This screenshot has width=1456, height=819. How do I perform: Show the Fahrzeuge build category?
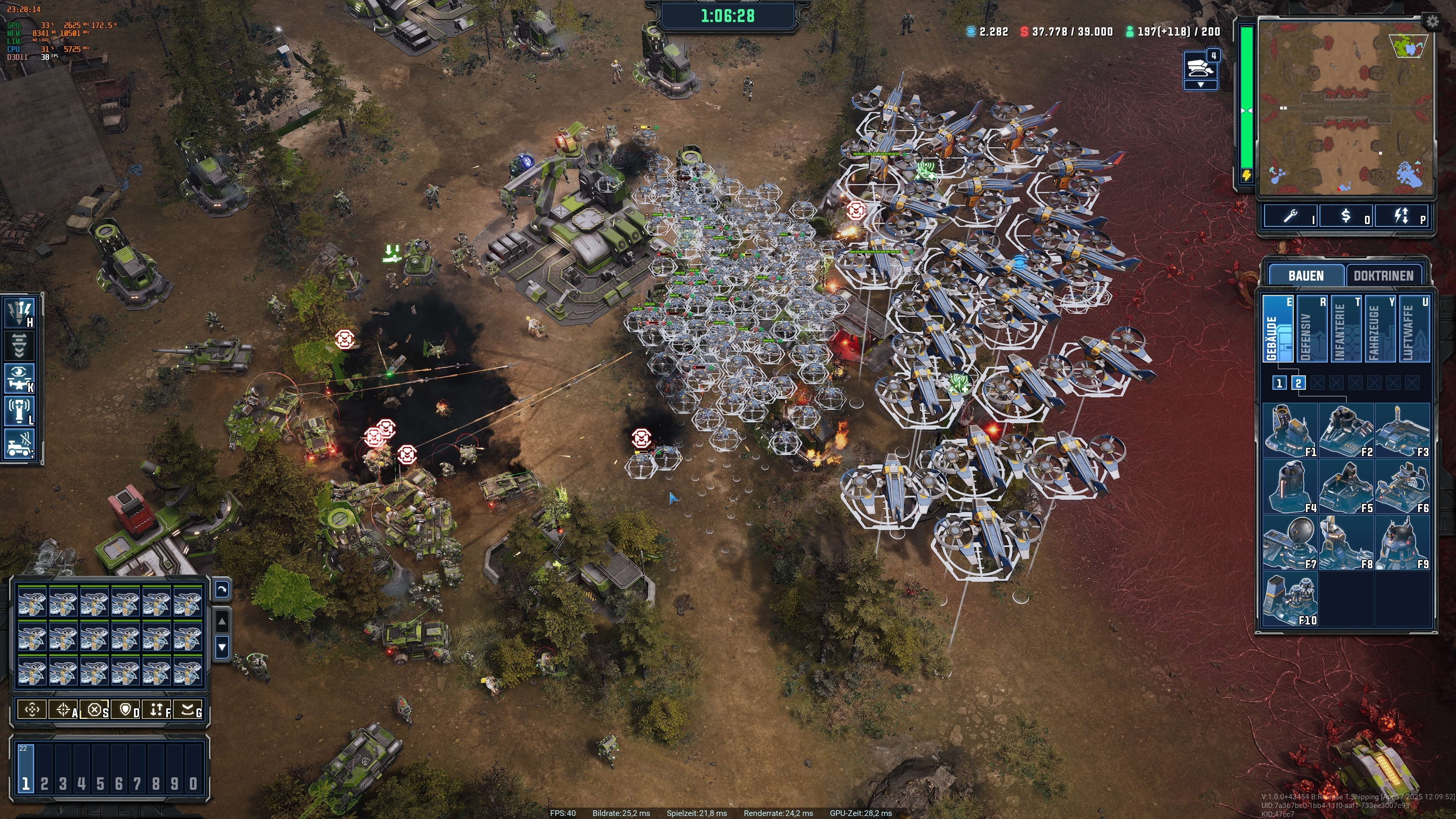[x=1380, y=329]
